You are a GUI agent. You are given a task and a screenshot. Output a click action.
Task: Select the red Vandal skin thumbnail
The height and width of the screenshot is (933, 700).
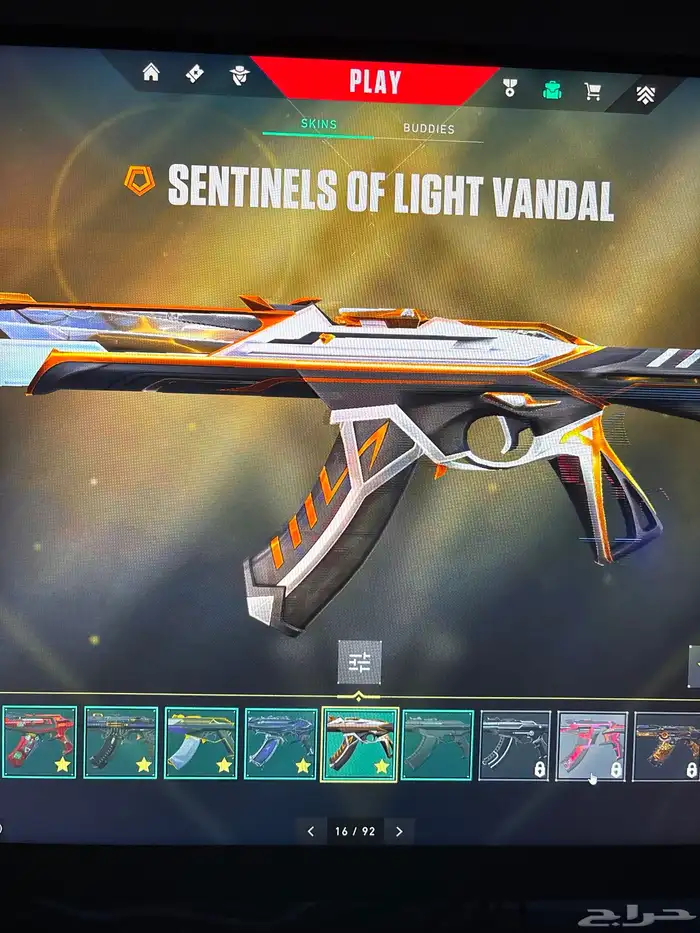(x=39, y=741)
